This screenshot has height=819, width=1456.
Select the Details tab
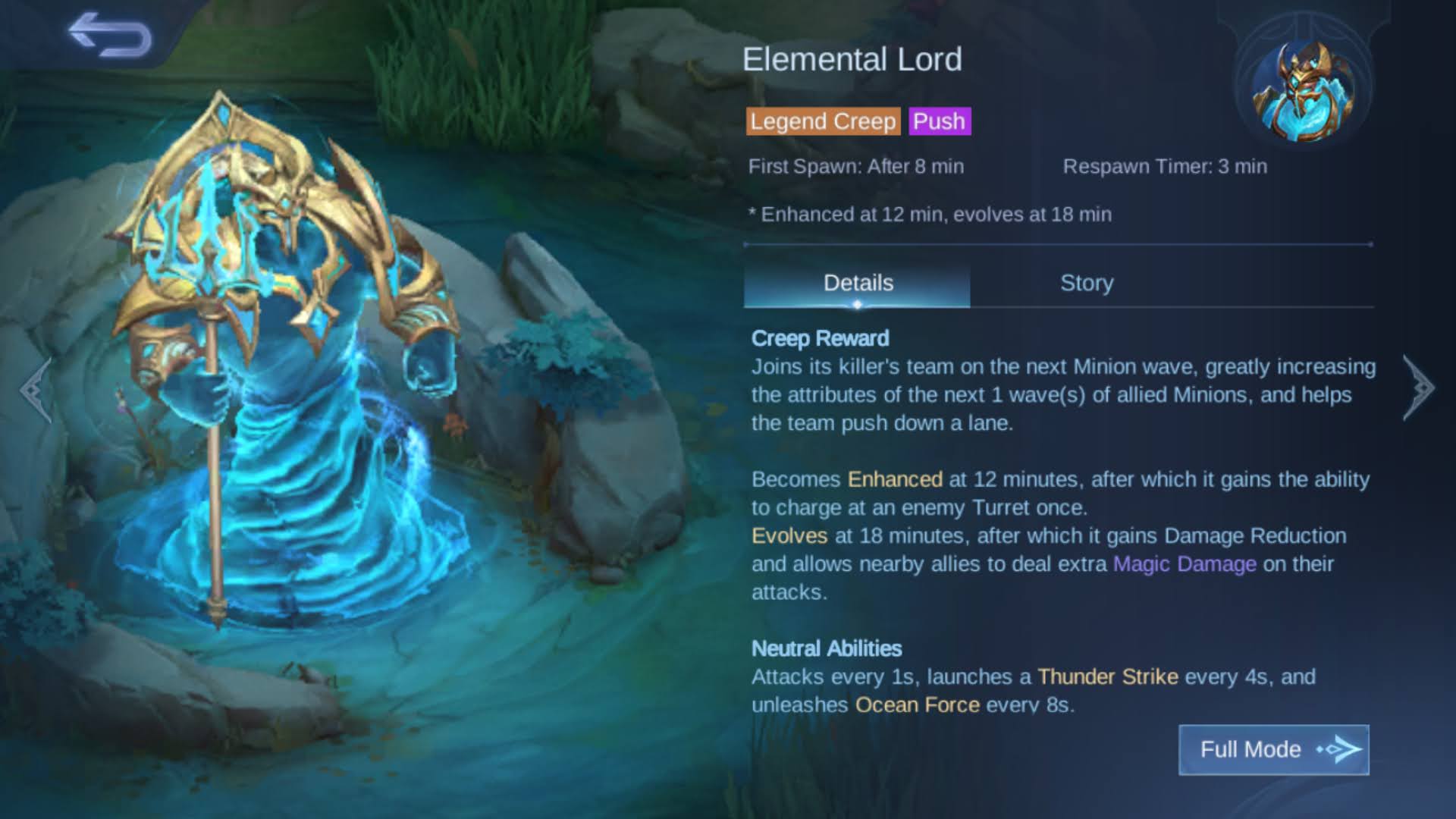[x=858, y=283]
